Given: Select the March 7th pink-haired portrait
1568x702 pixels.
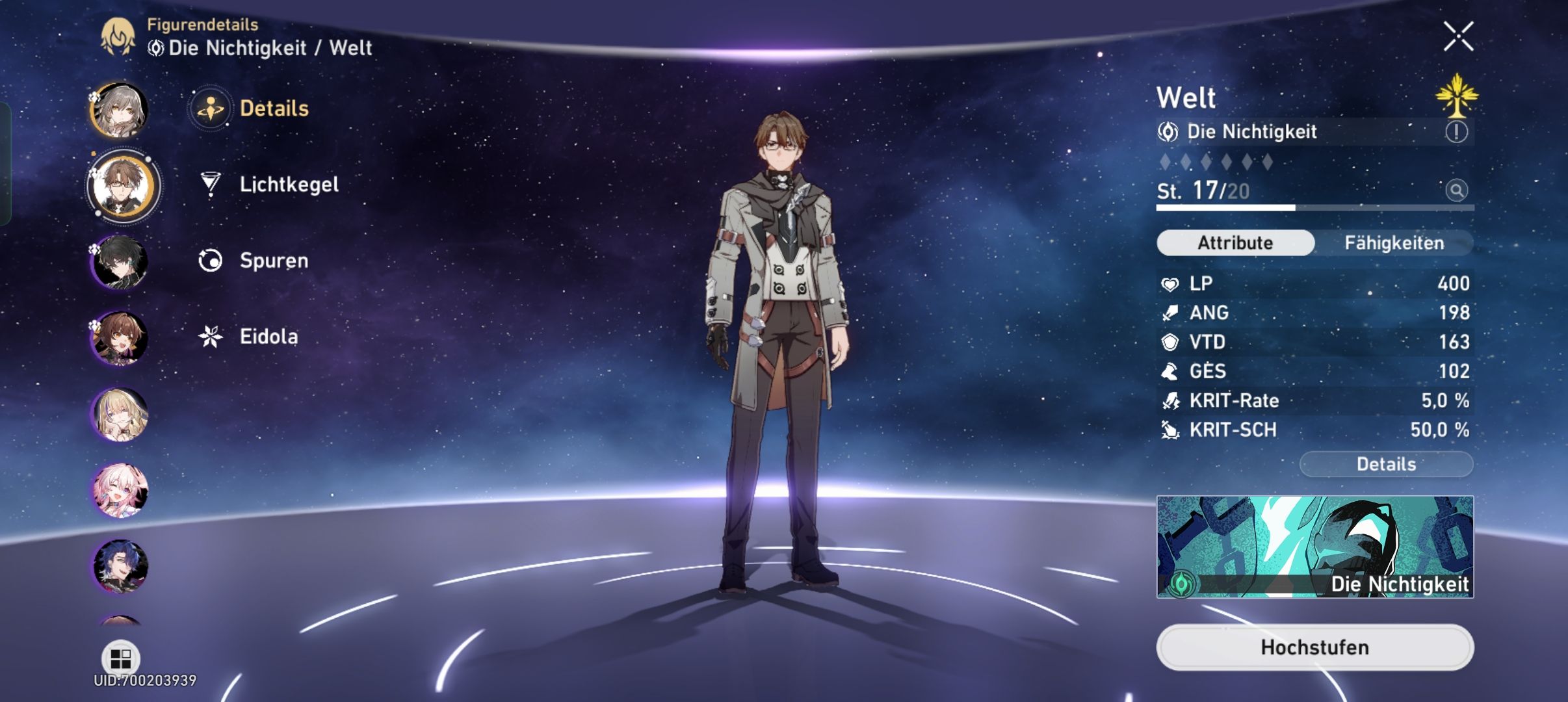Looking at the screenshot, I should 122,491.
